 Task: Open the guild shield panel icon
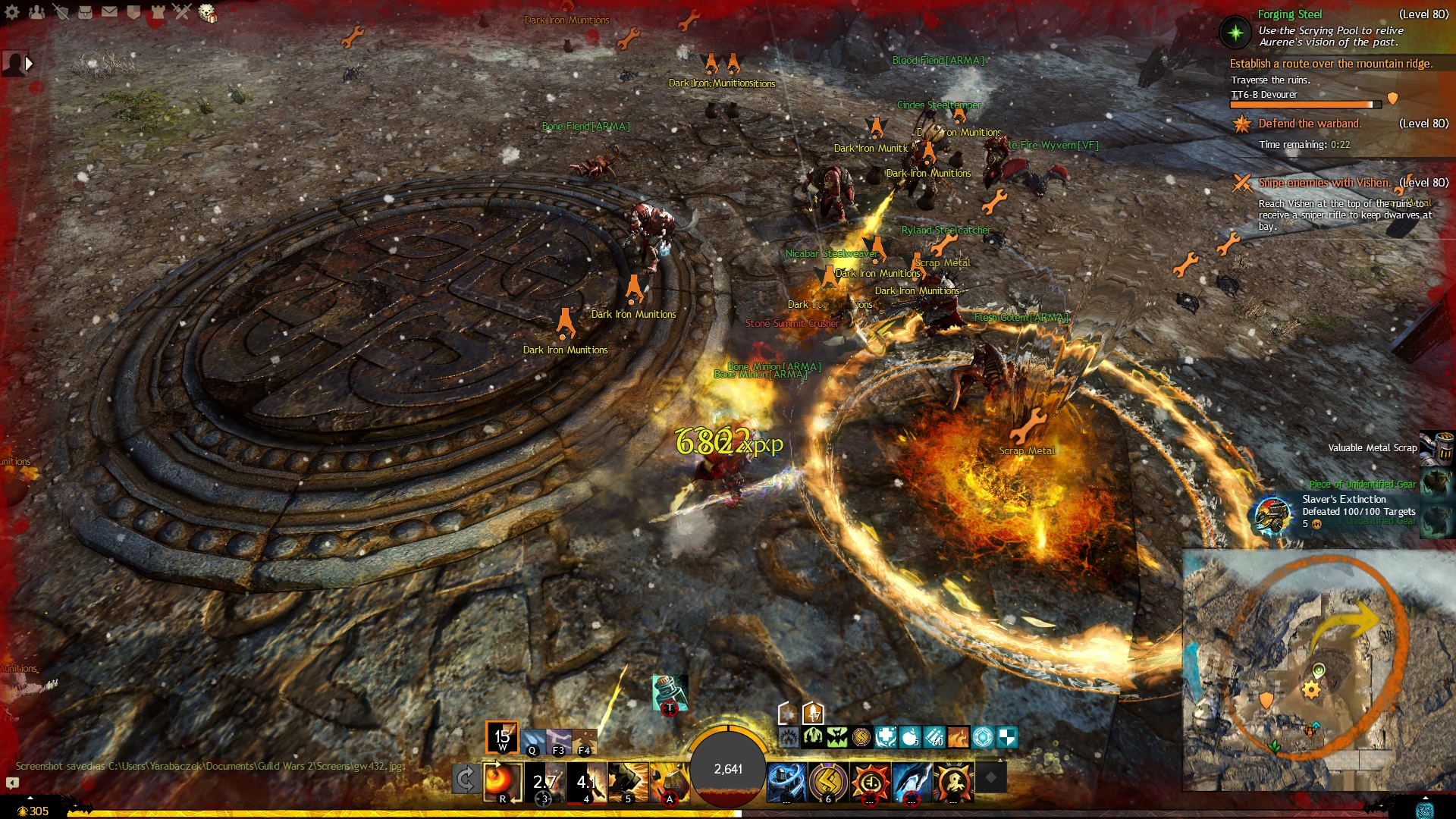click(133, 12)
